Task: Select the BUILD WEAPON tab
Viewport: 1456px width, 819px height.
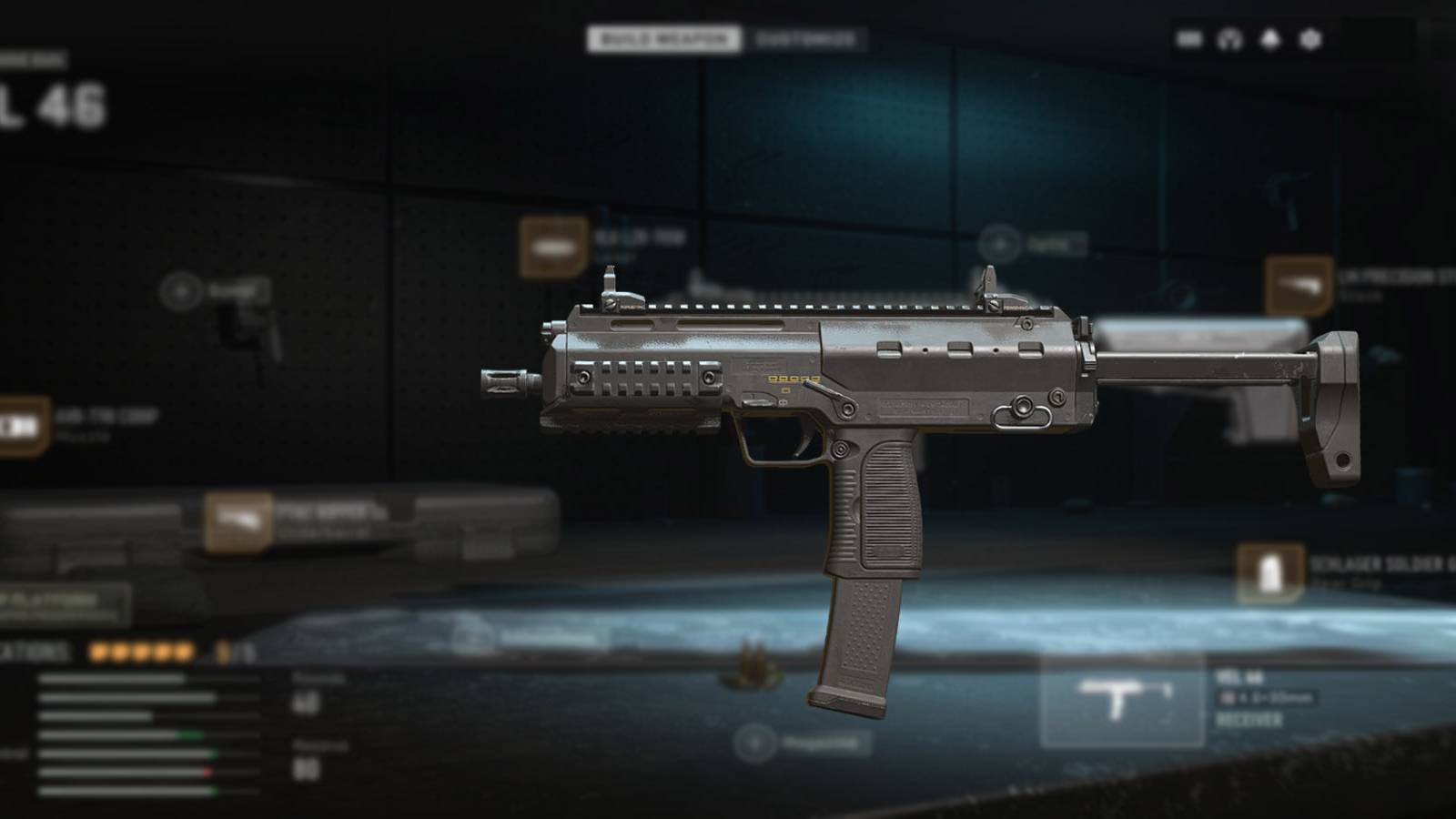Action: tap(664, 38)
